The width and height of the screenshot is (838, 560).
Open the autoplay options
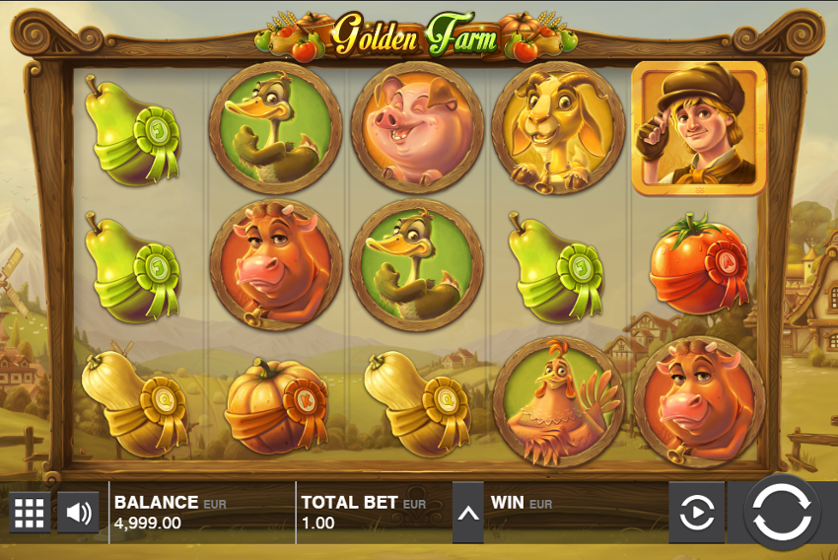[696, 513]
